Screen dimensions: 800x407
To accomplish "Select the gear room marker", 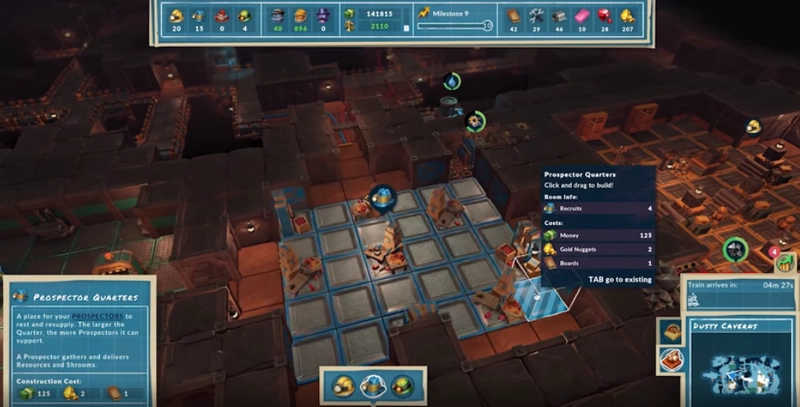I will 474,120.
